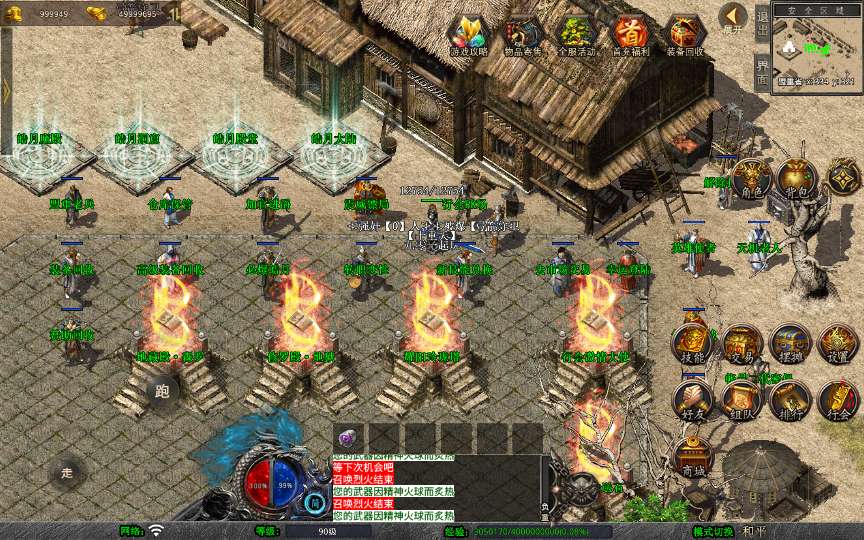Viewport: 864px width, 540px height.
Task: Open the 技能 skills menu
Action: pos(692,345)
